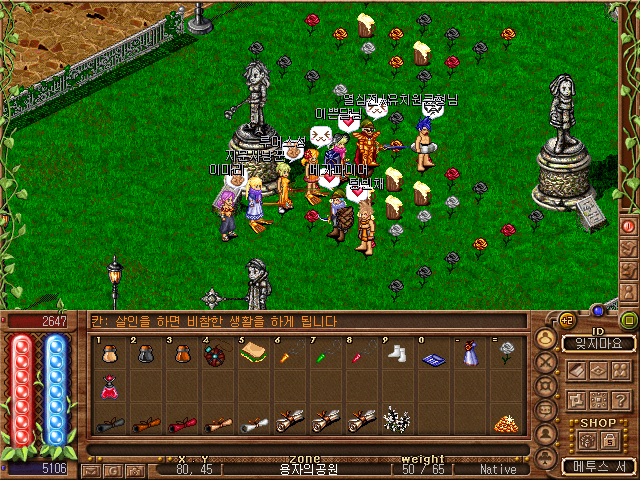The height and width of the screenshot is (480, 640).
Task: Select the dark round bomb in slot 4
Action: tap(215, 356)
